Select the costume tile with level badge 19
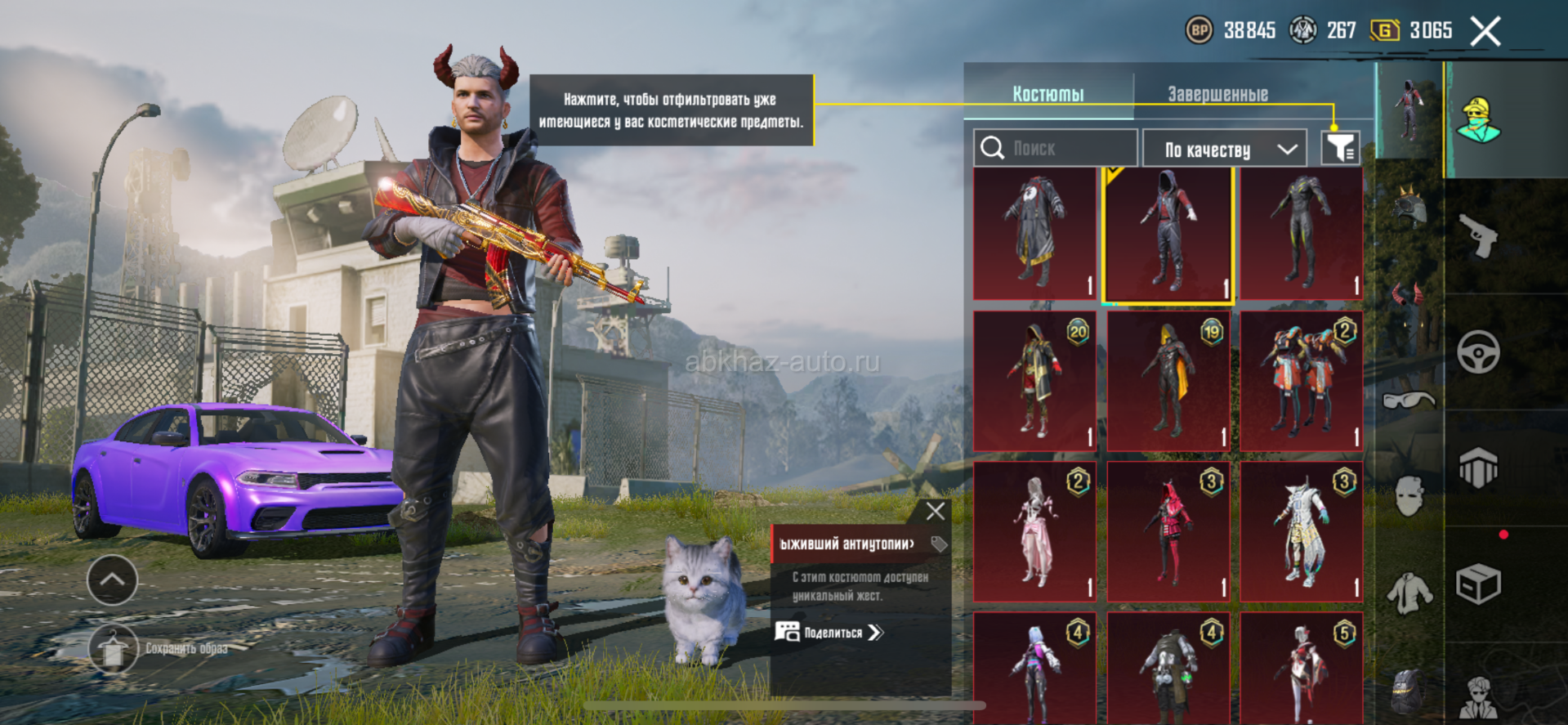Viewport: 1568px width, 725px height. [x=1168, y=380]
